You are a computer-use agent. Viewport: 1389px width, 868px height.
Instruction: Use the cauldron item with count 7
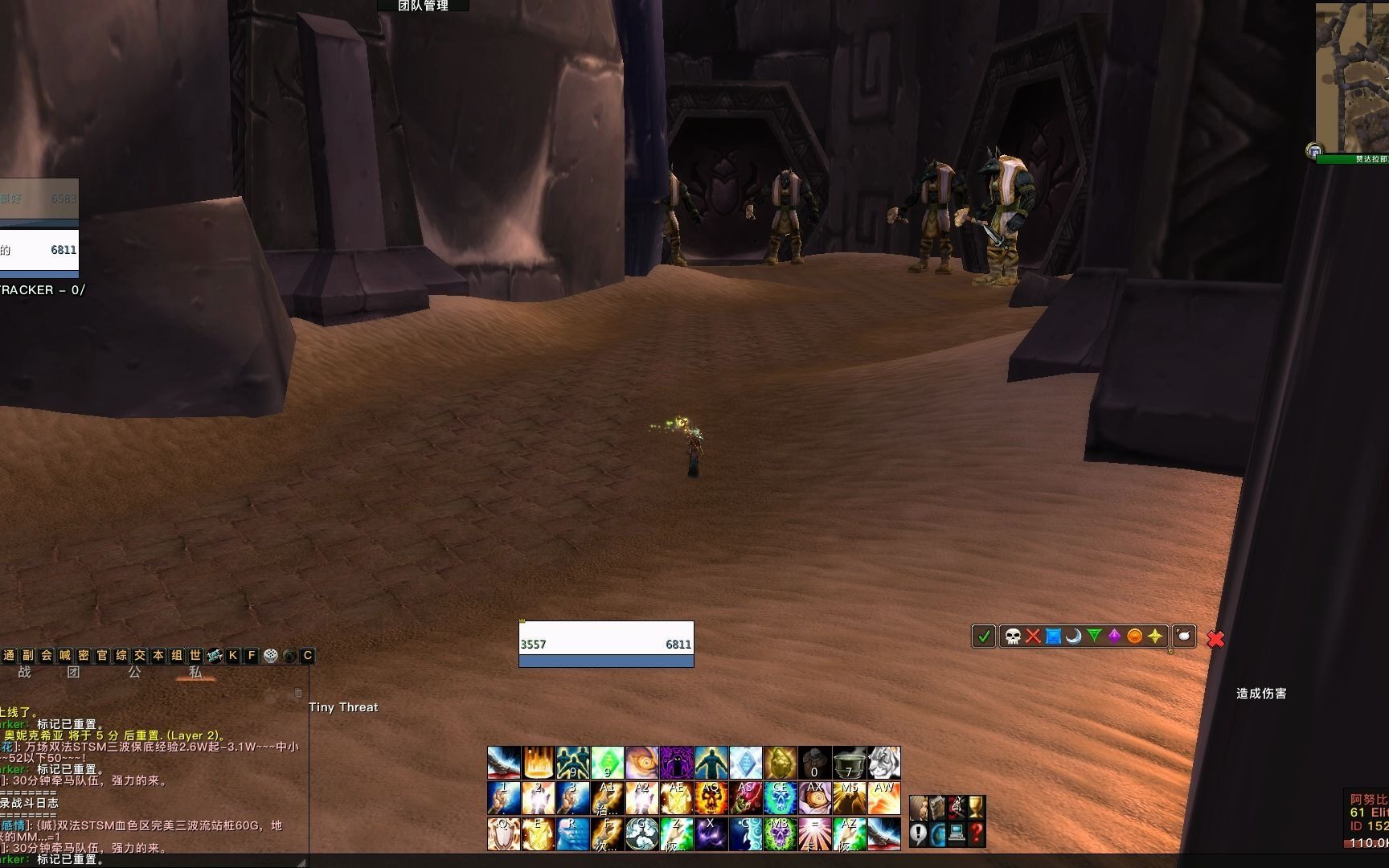(849, 763)
